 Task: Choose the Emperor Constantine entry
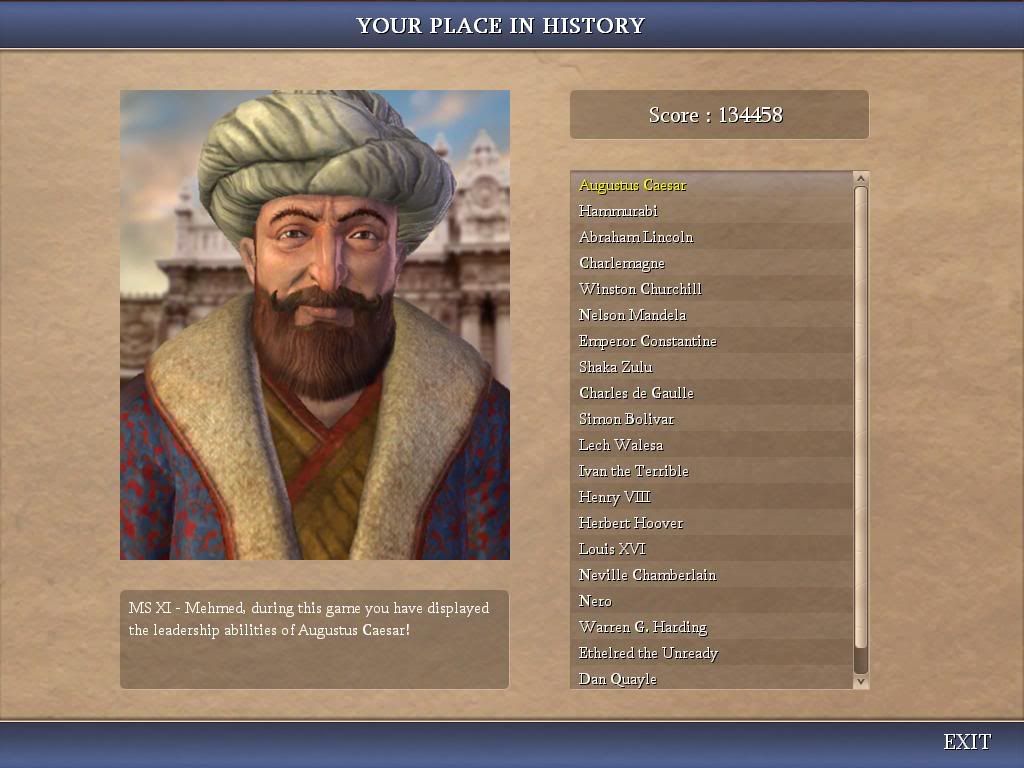[x=647, y=341]
